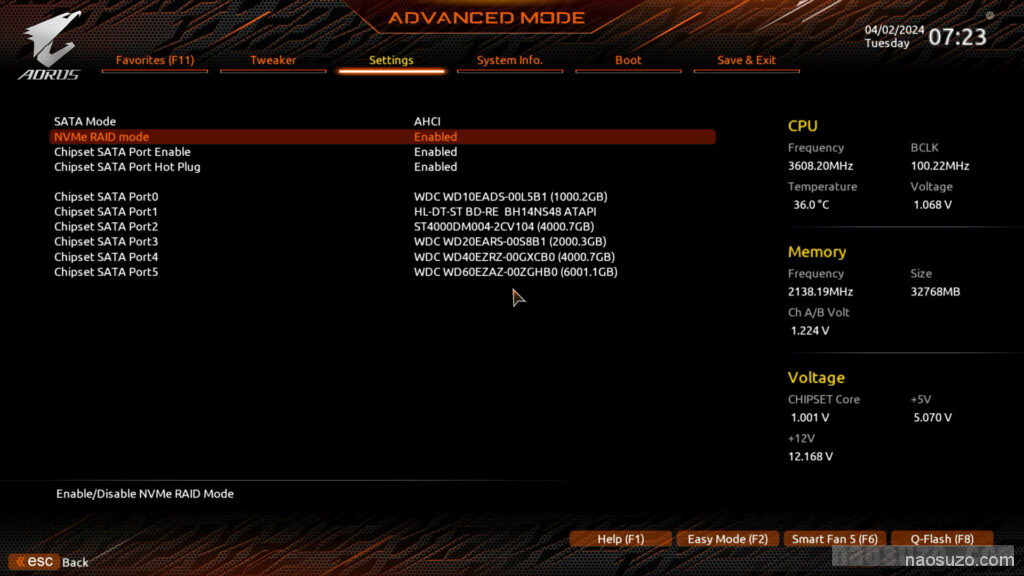Switch to Easy Mode (F2)
The width and height of the screenshot is (1024, 576).
point(727,539)
